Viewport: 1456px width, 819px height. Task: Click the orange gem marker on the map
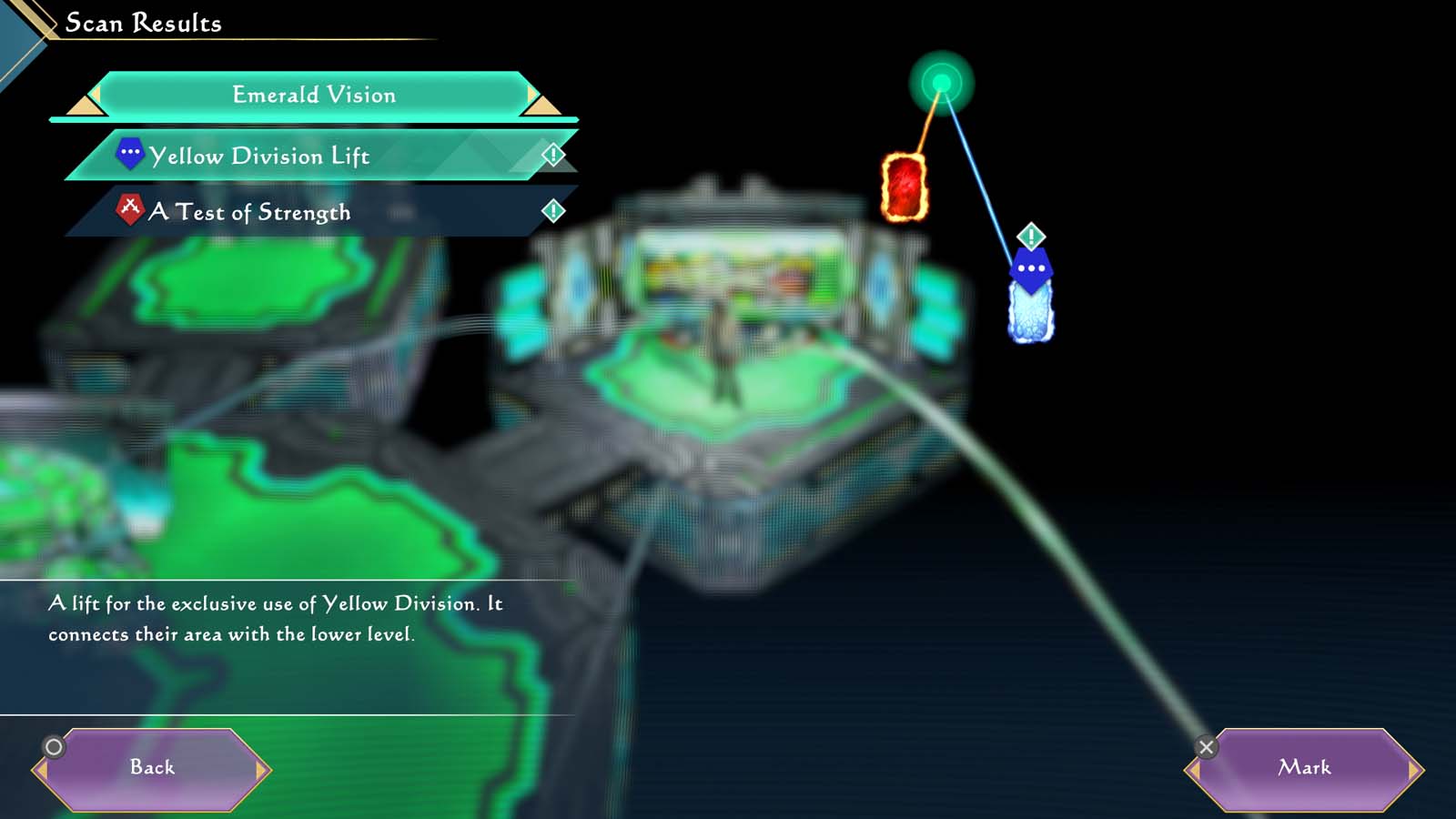(x=904, y=187)
